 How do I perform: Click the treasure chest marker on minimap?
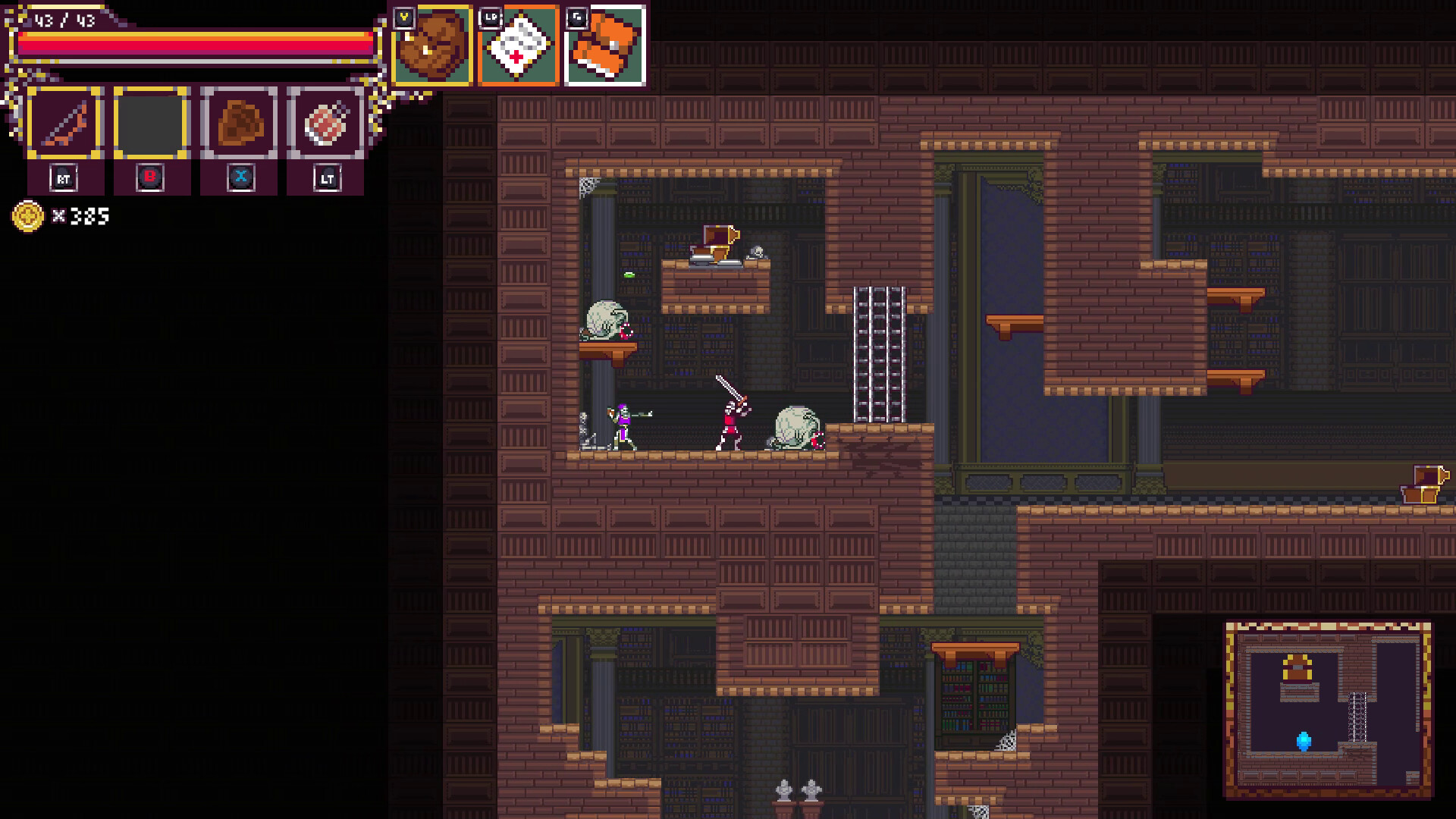pos(1297,668)
